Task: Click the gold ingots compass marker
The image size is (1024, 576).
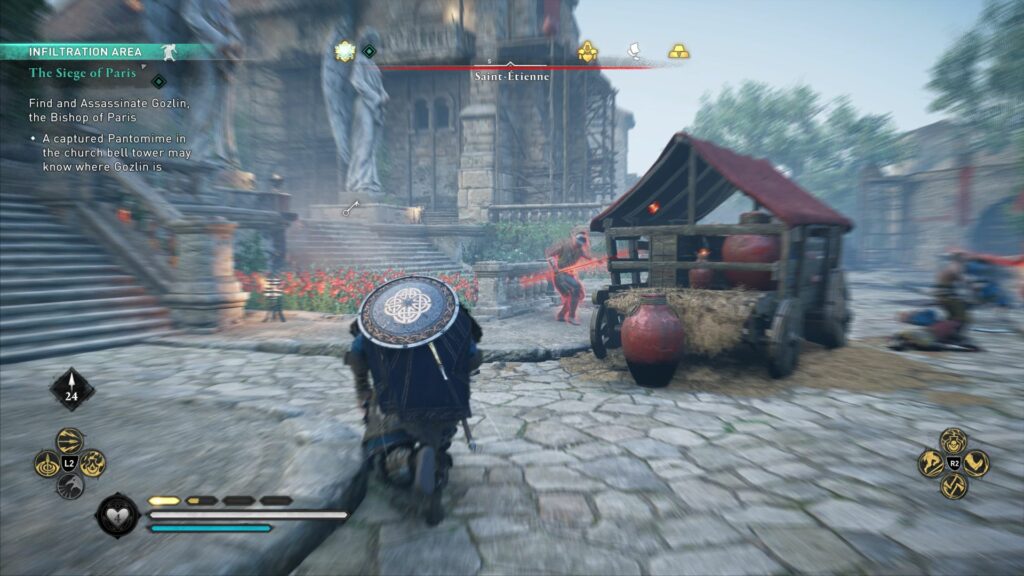Action: coord(679,51)
